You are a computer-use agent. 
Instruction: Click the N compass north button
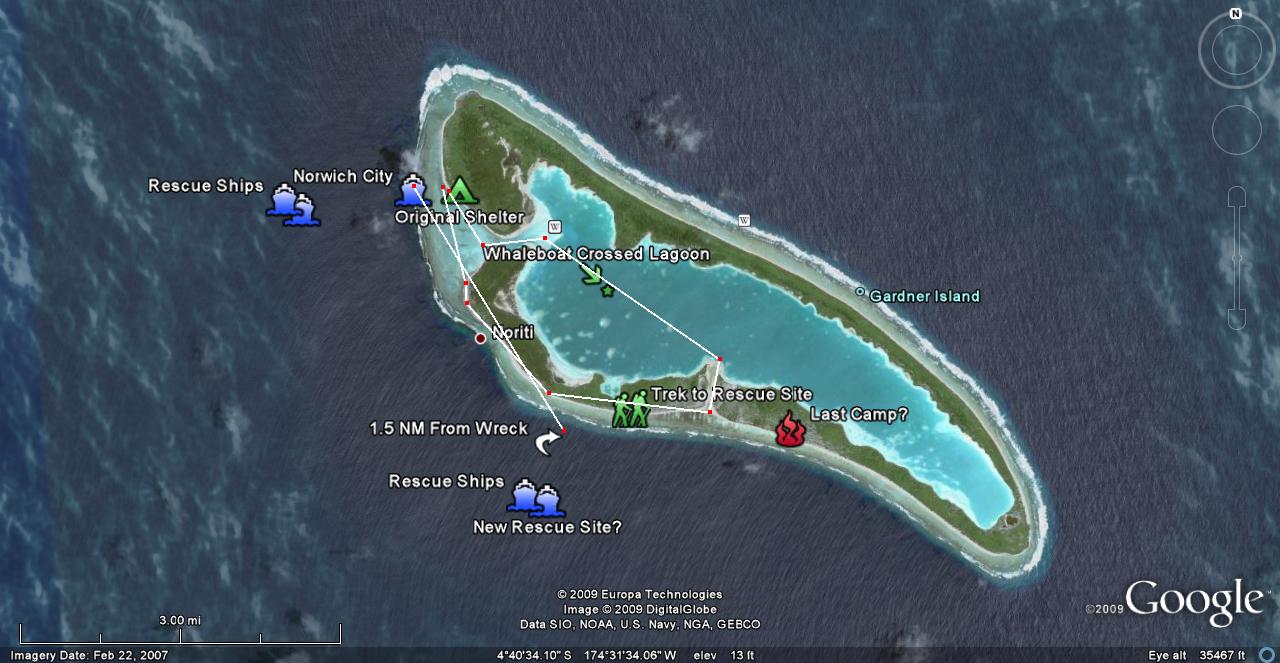coord(1236,14)
